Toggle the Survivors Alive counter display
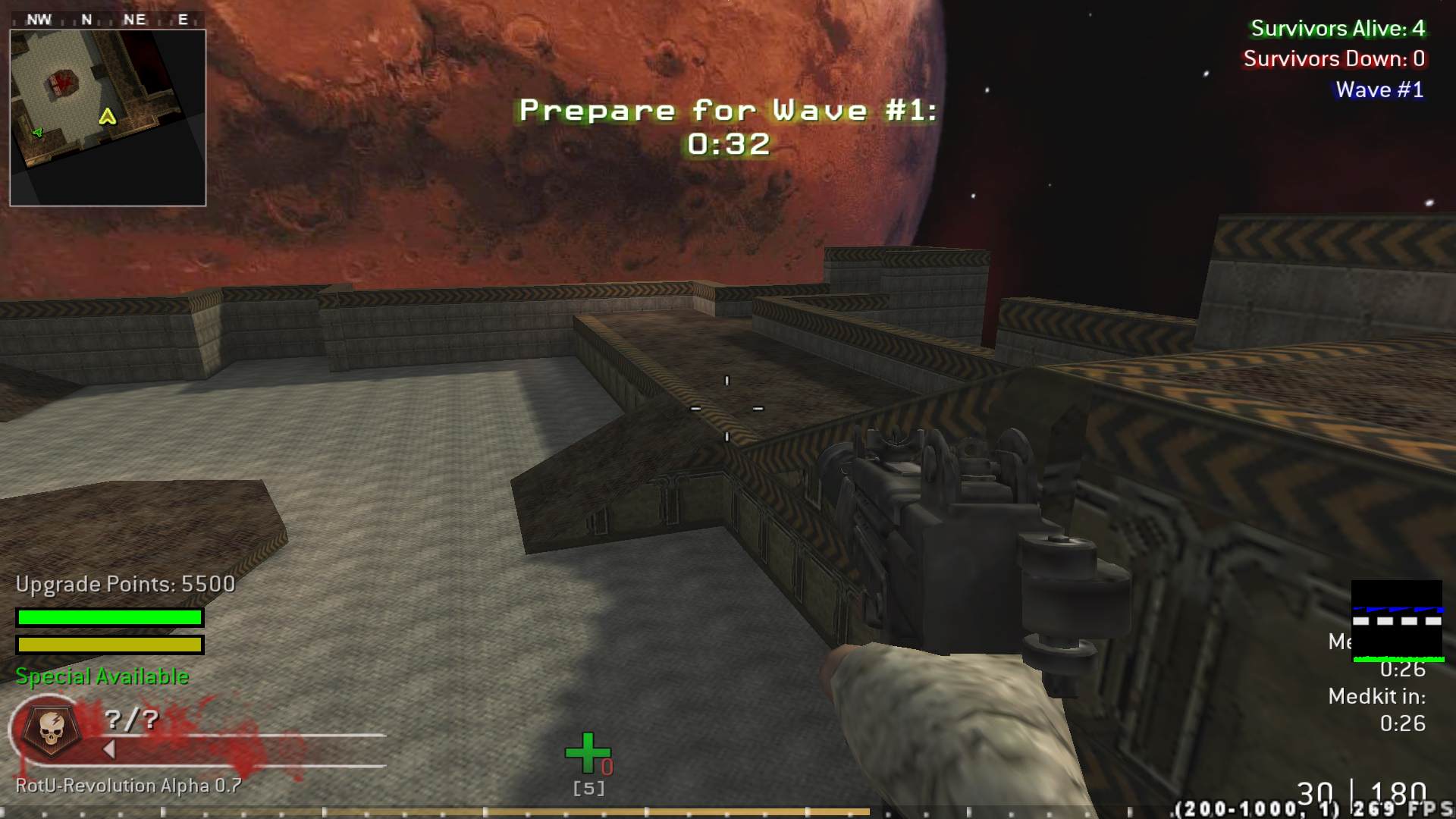 point(1337,29)
